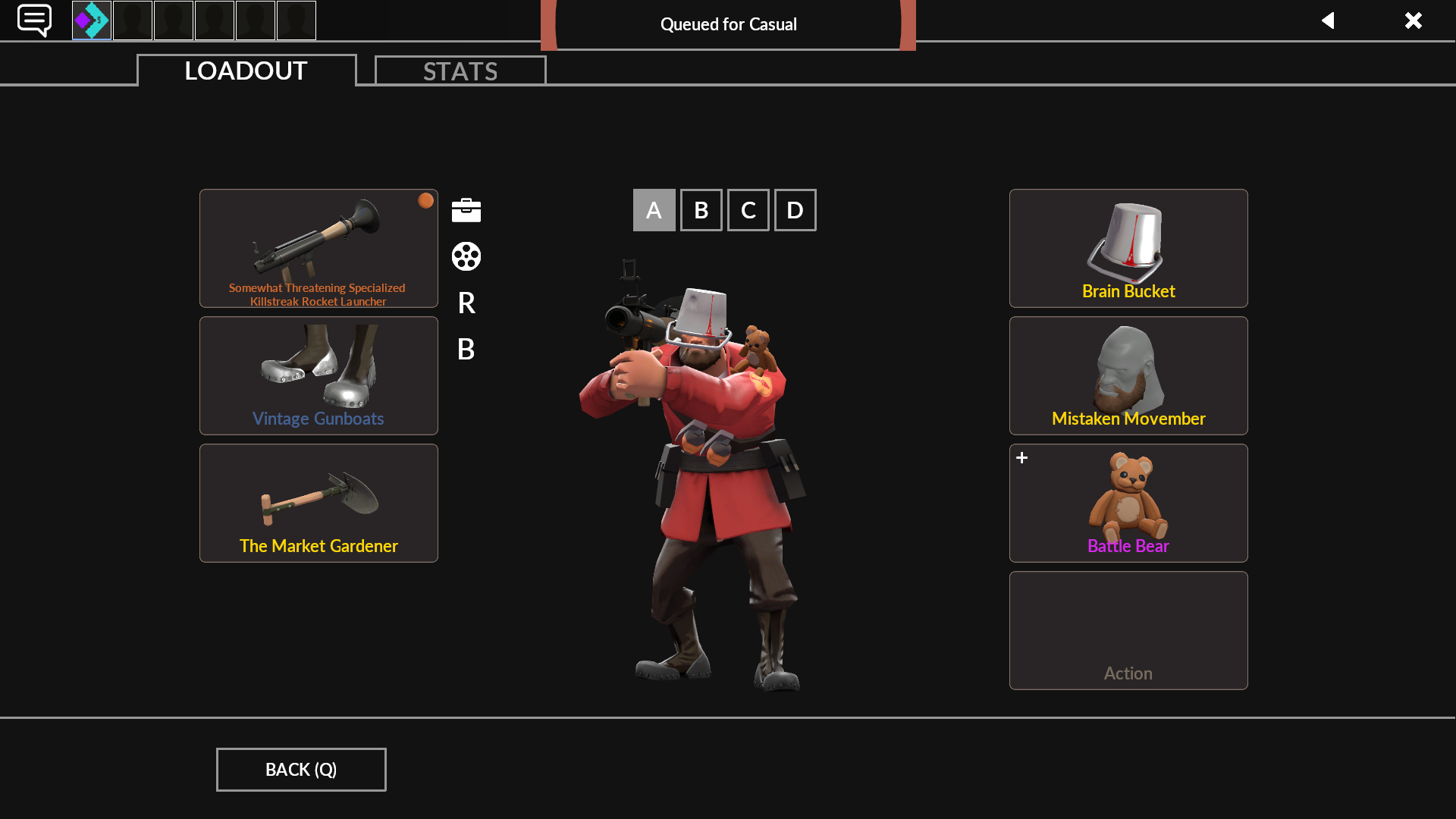Select The Market Gardener melee slot
The height and width of the screenshot is (819, 1456).
click(318, 503)
